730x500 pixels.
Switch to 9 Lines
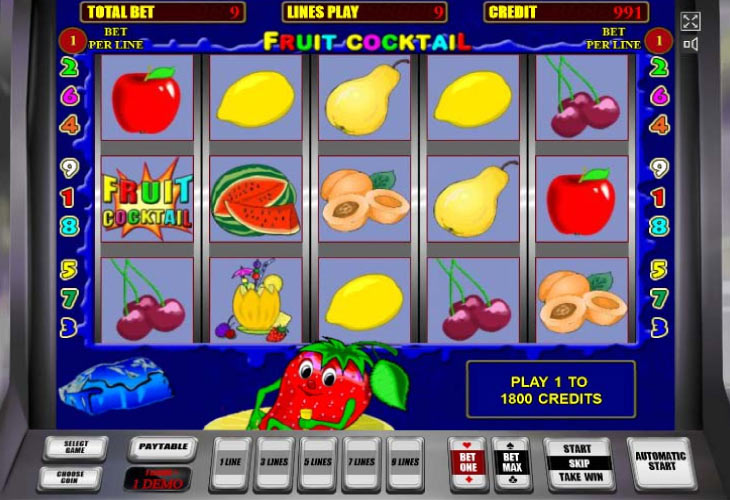(x=406, y=462)
